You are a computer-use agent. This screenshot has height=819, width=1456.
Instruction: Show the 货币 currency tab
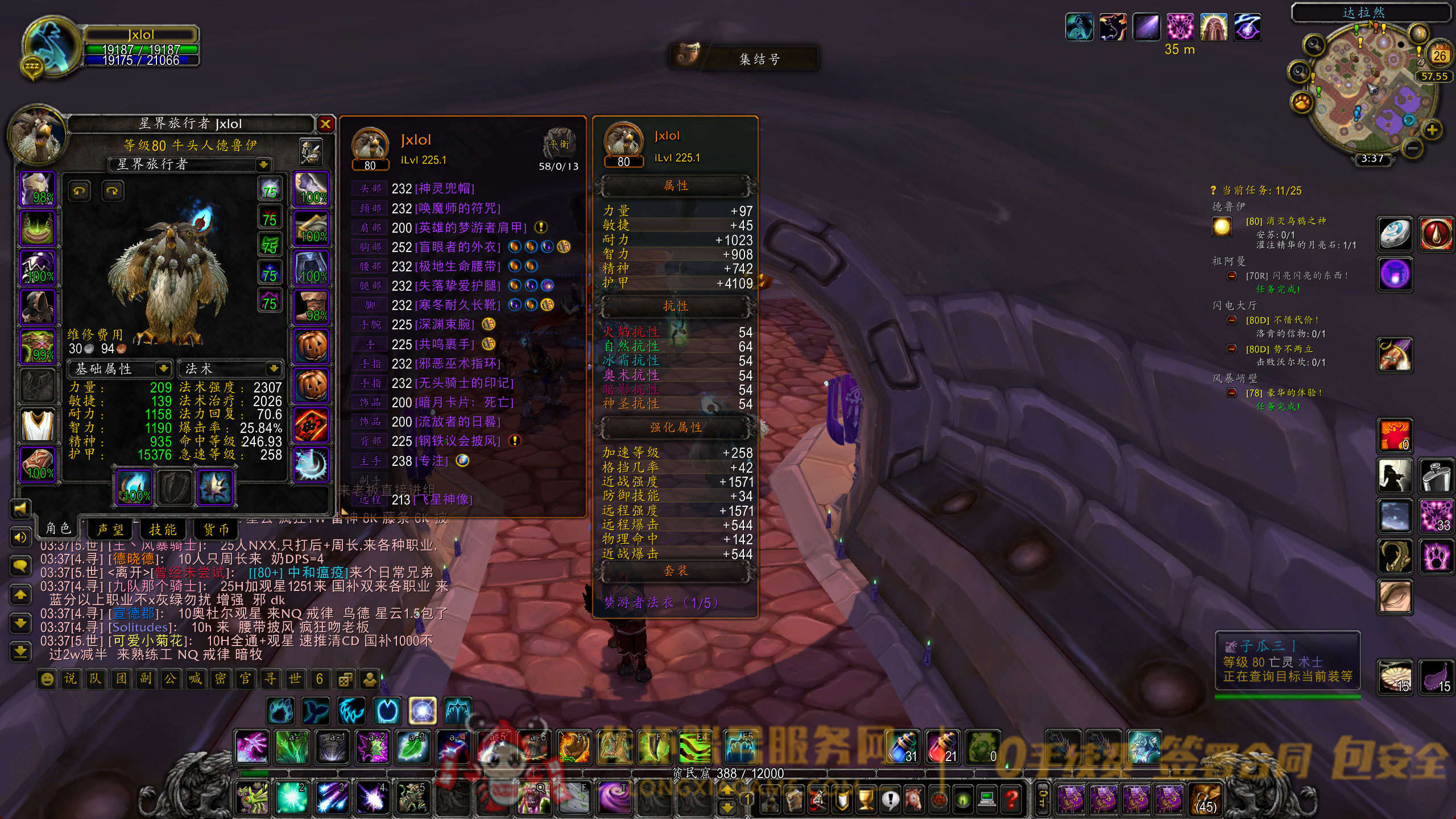tap(216, 530)
